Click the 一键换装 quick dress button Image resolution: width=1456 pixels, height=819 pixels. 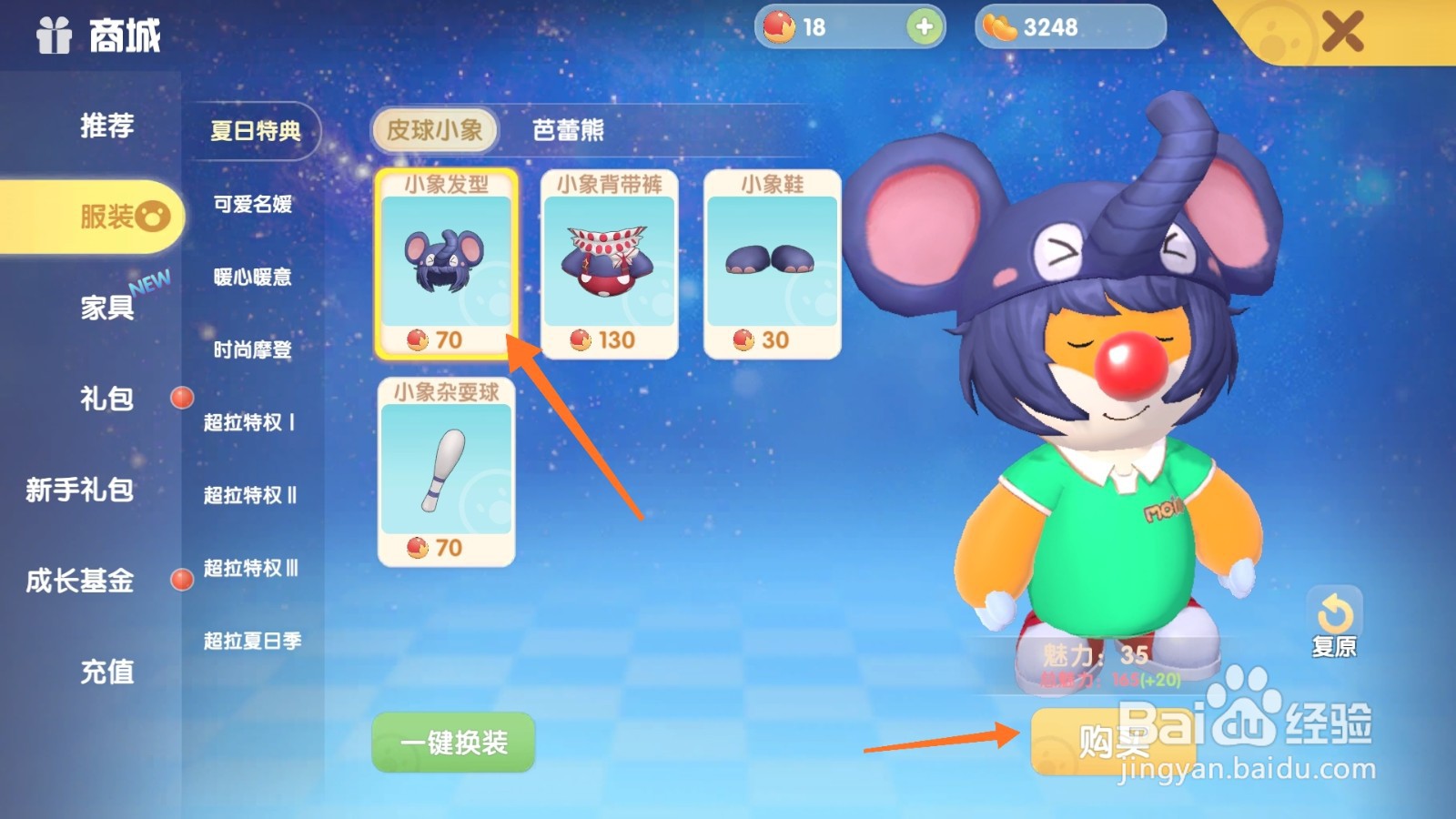452,742
